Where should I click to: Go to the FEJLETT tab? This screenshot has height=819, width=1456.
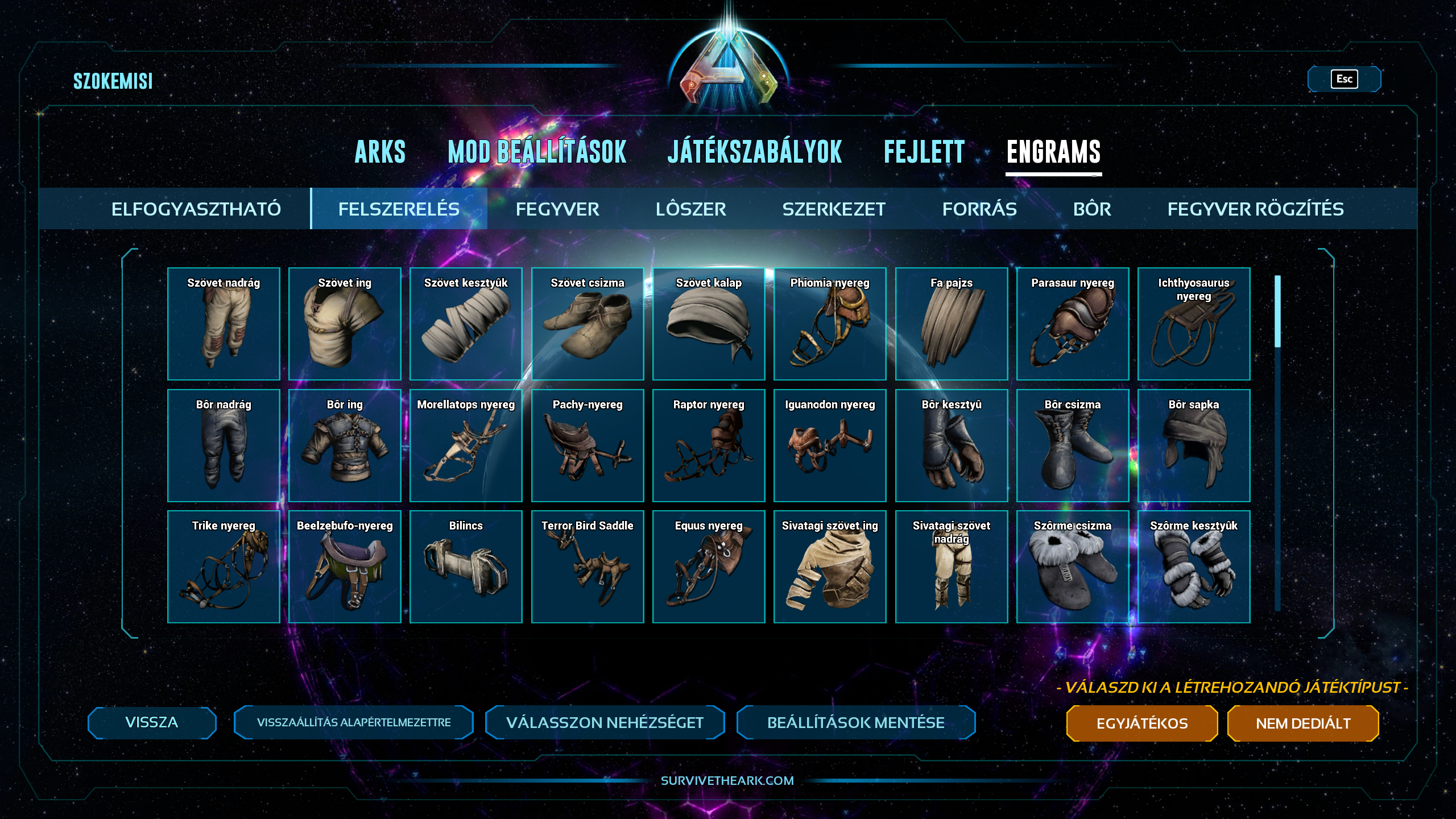coord(924,152)
